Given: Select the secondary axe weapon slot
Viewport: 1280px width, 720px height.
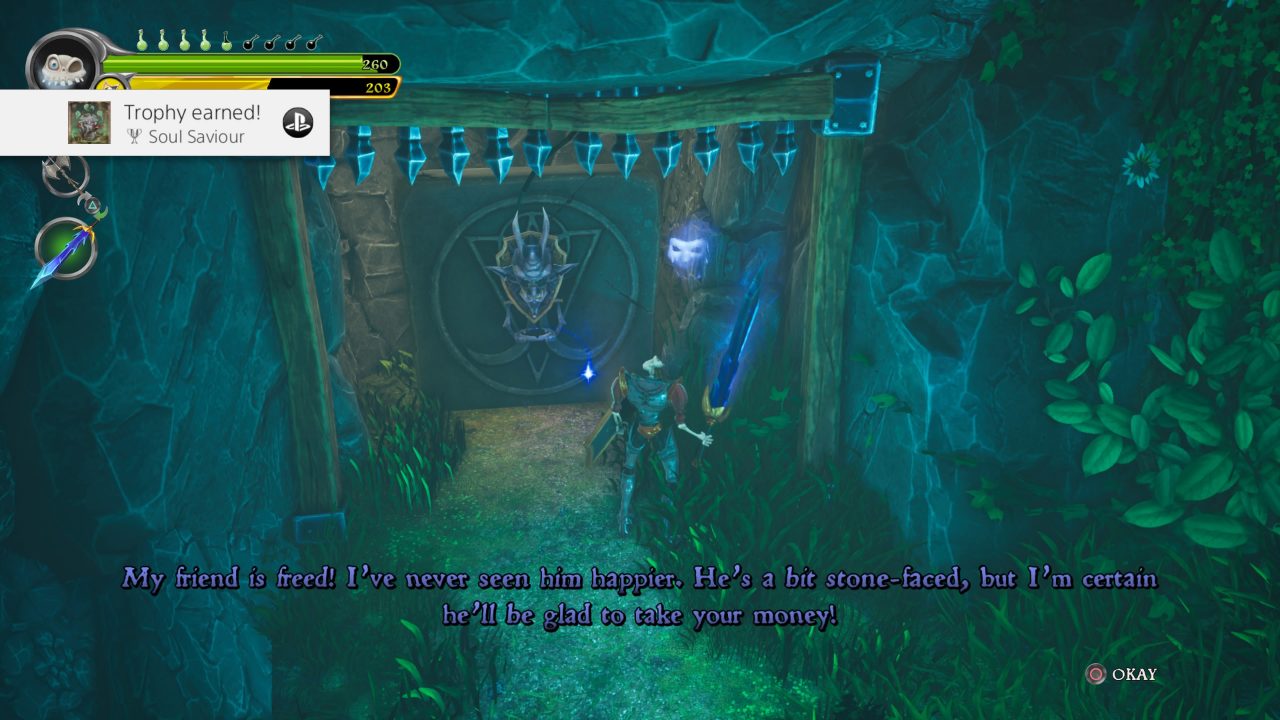Looking at the screenshot, I should [64, 176].
